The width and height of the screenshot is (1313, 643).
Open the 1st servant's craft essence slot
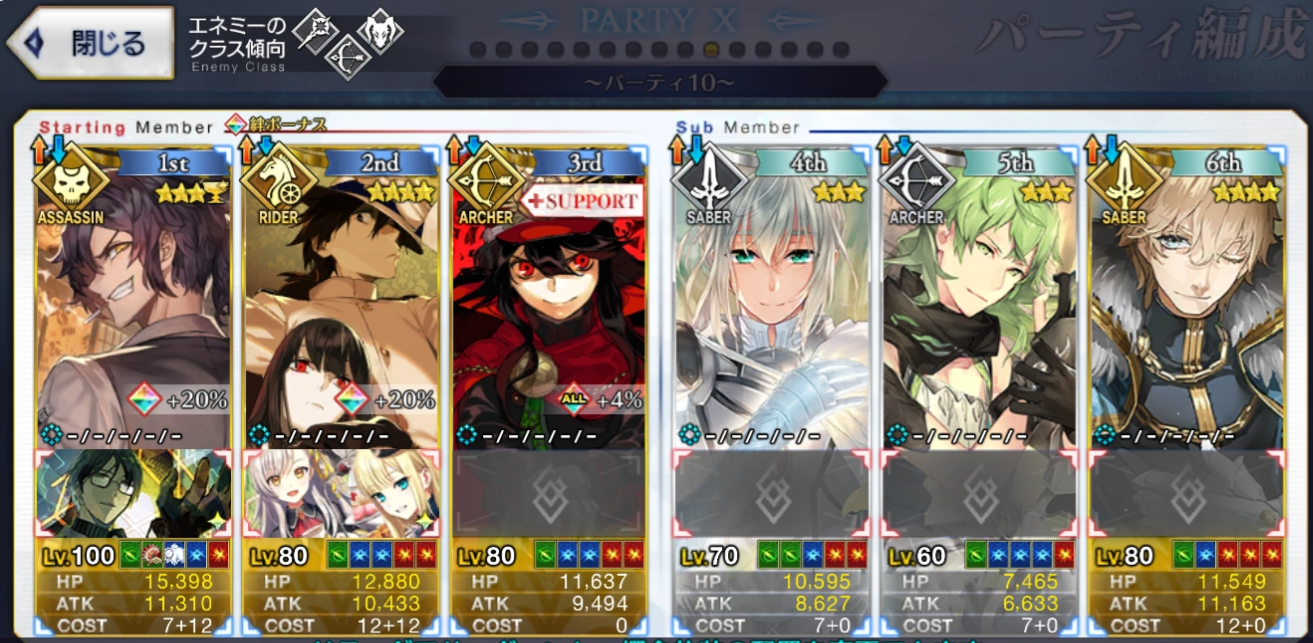point(134,493)
